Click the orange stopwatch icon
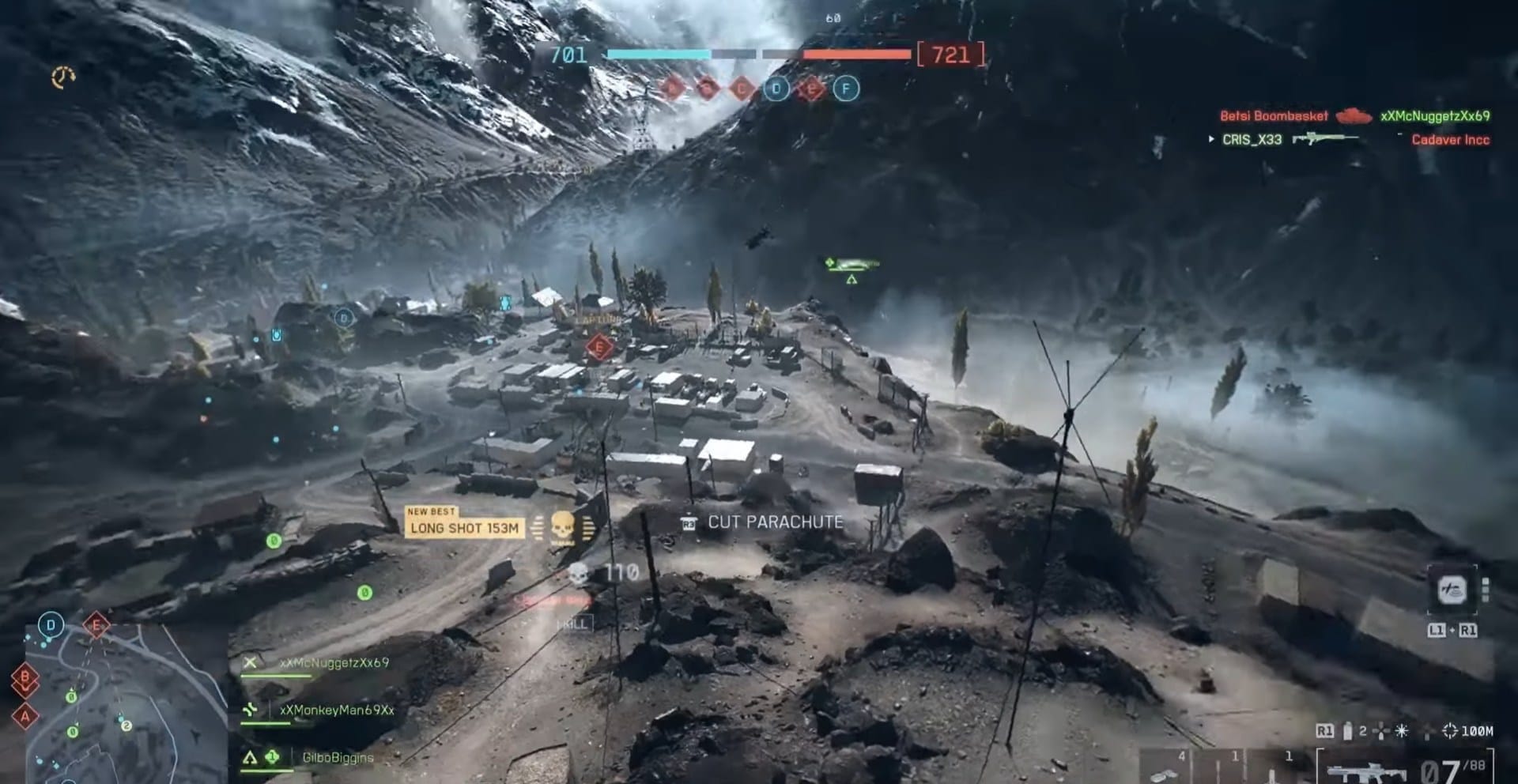 click(63, 77)
